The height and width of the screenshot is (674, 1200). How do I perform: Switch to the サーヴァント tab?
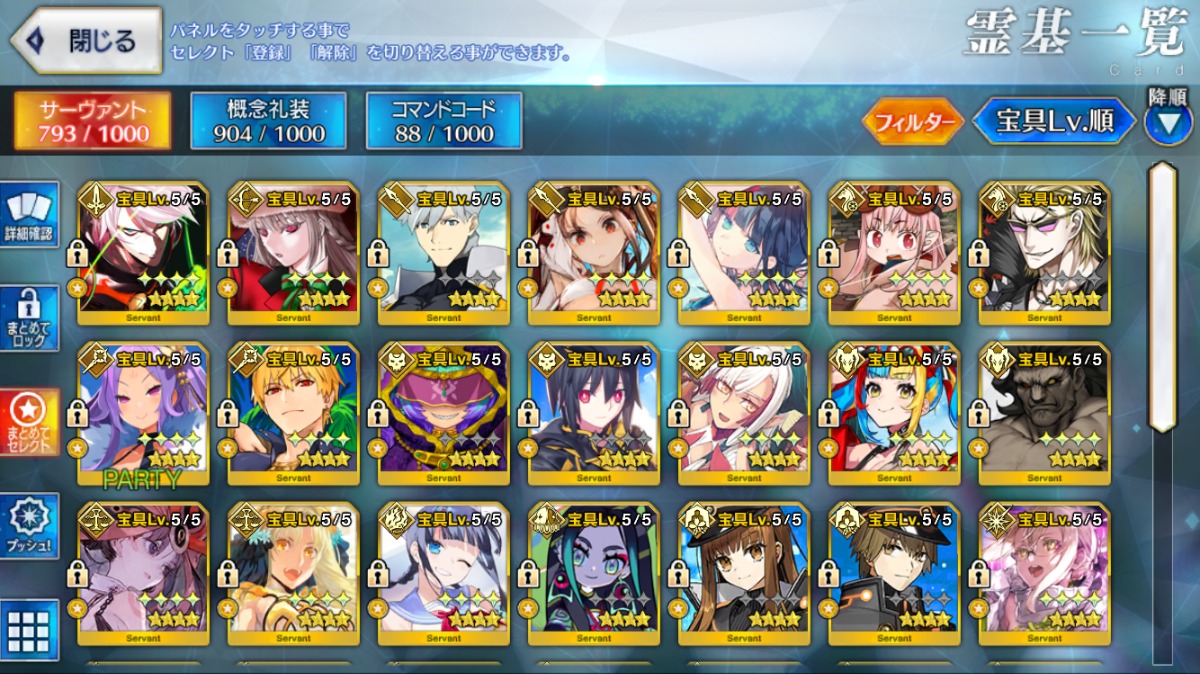[x=92, y=121]
